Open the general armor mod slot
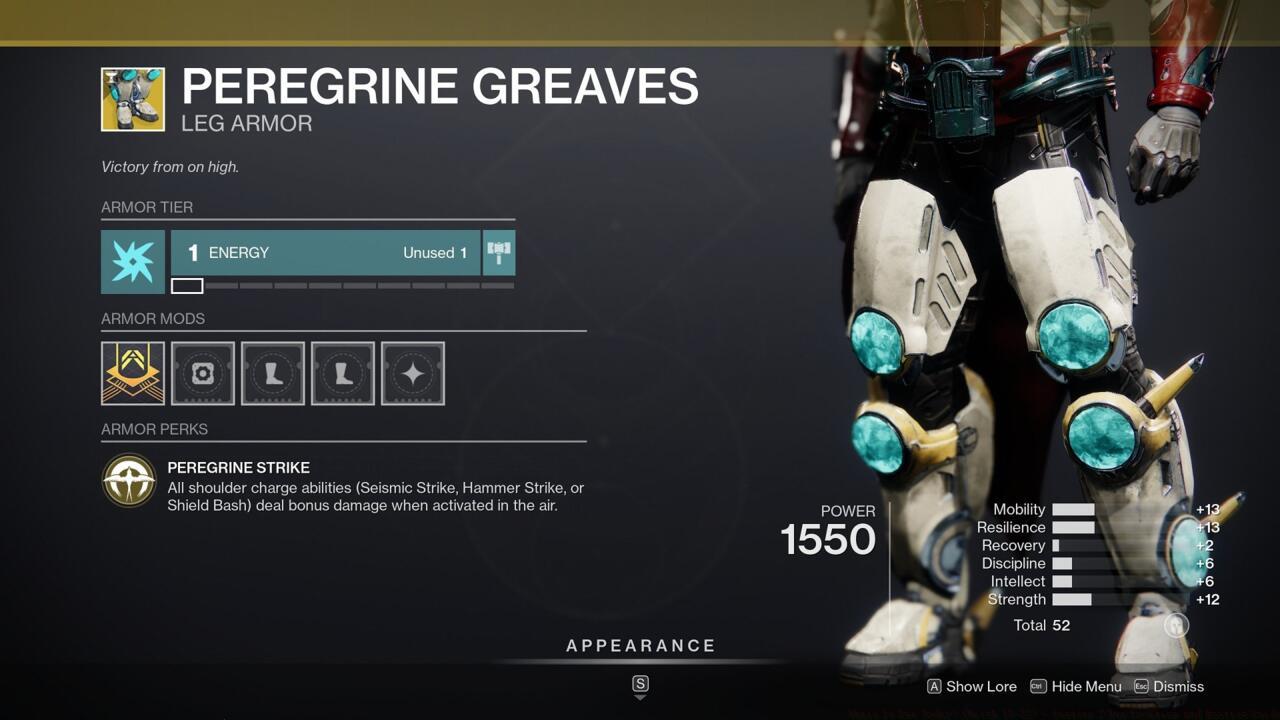1280x720 pixels. pyautogui.click(x=202, y=373)
